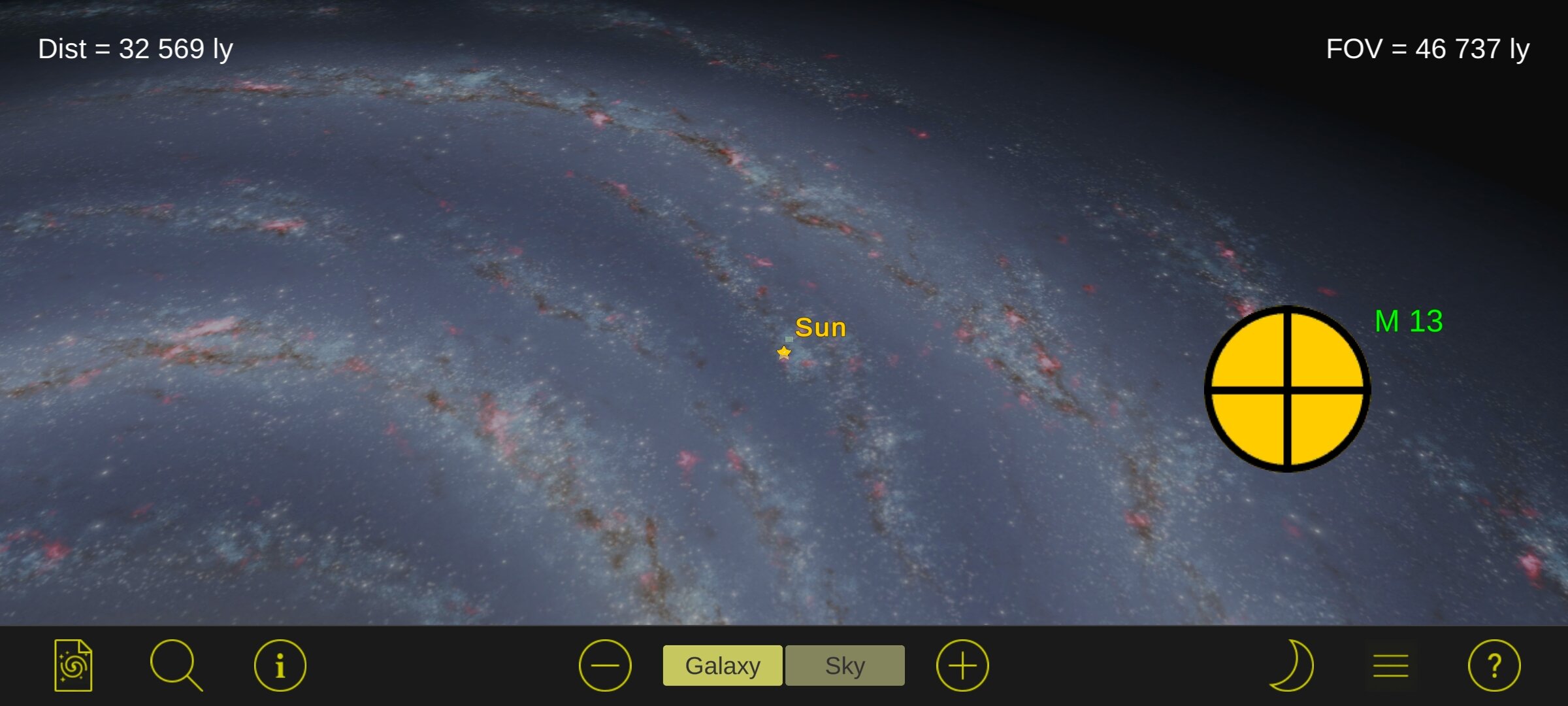
Task: Select the Sun star marker
Action: point(784,353)
